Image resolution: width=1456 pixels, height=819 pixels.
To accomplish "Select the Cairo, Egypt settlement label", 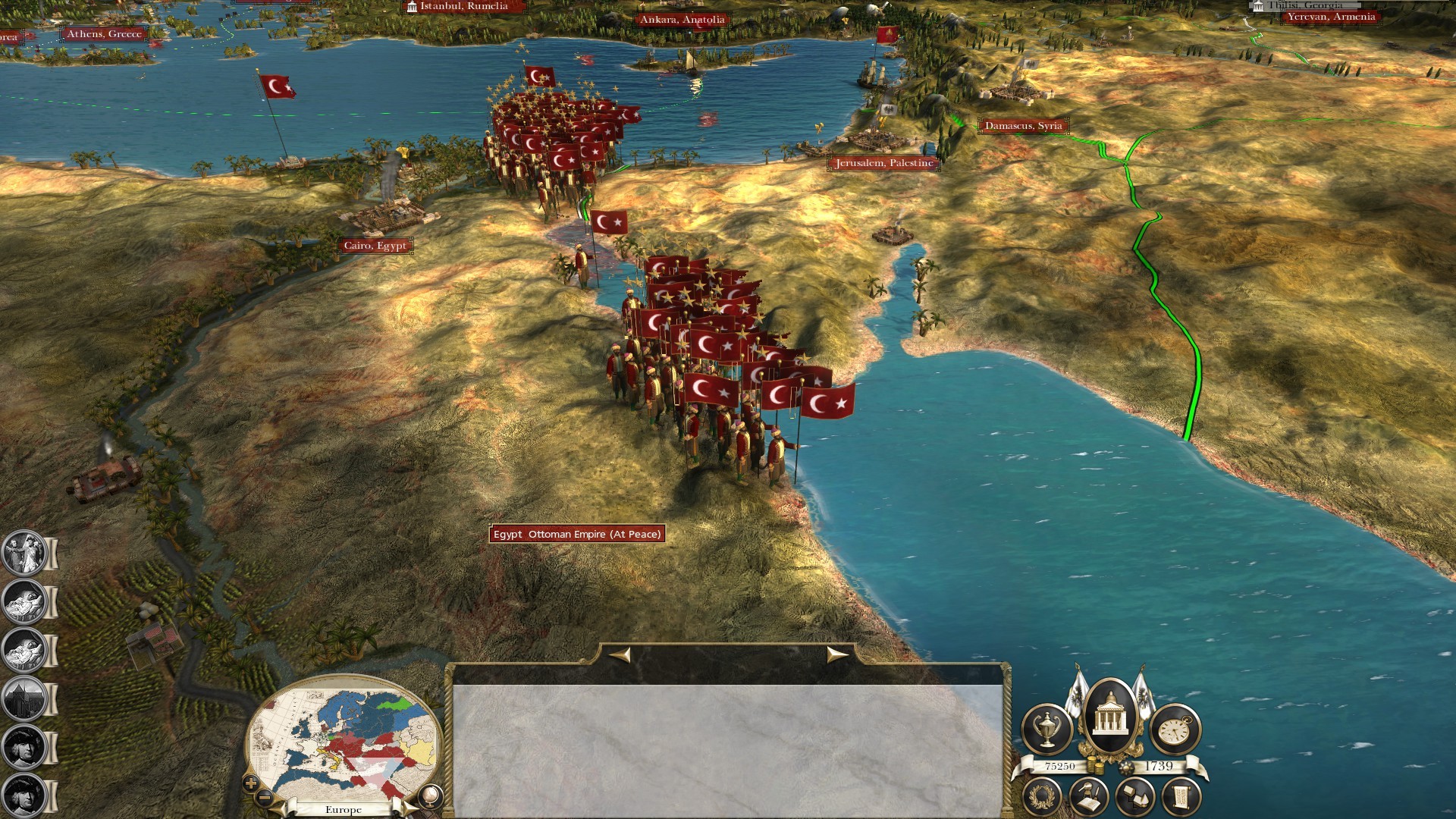I will click(375, 246).
